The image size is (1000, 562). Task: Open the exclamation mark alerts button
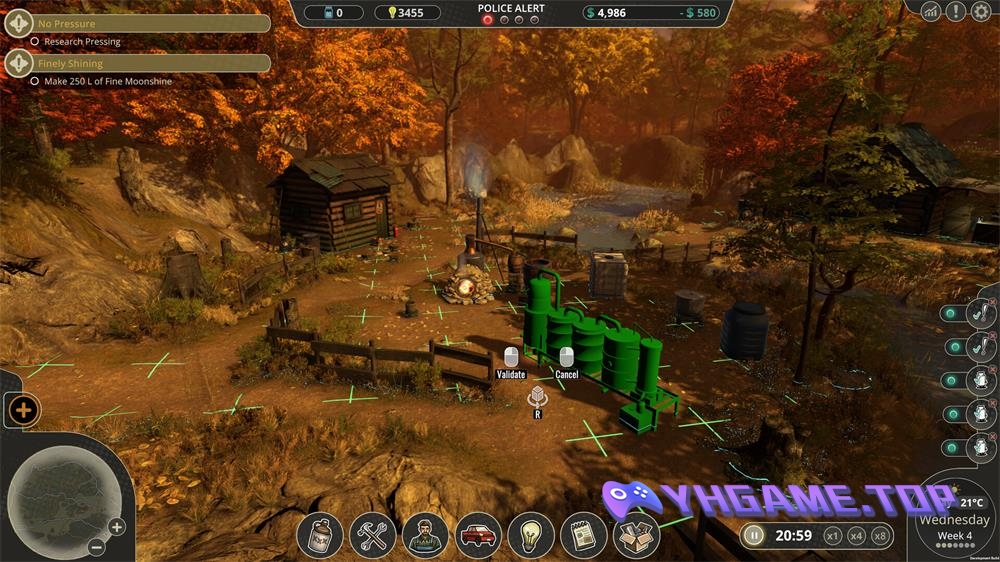[956, 11]
